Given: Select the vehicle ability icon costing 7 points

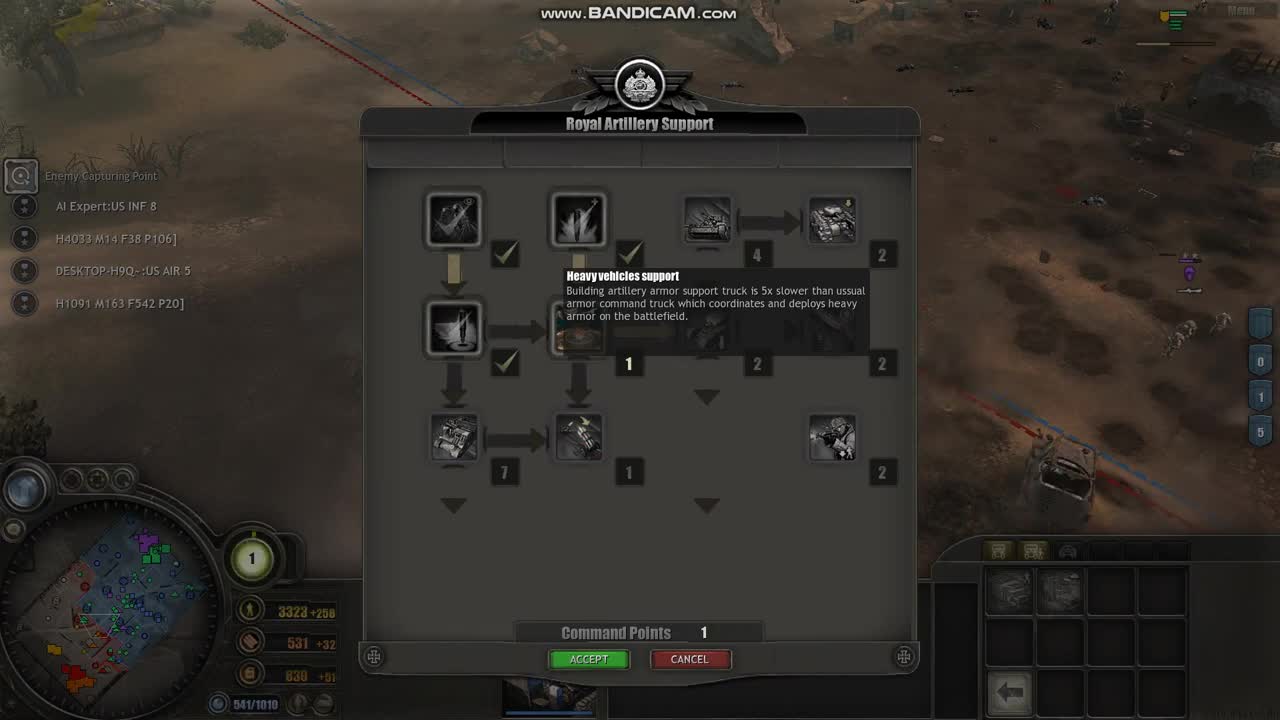Looking at the screenshot, I should pyautogui.click(x=454, y=437).
